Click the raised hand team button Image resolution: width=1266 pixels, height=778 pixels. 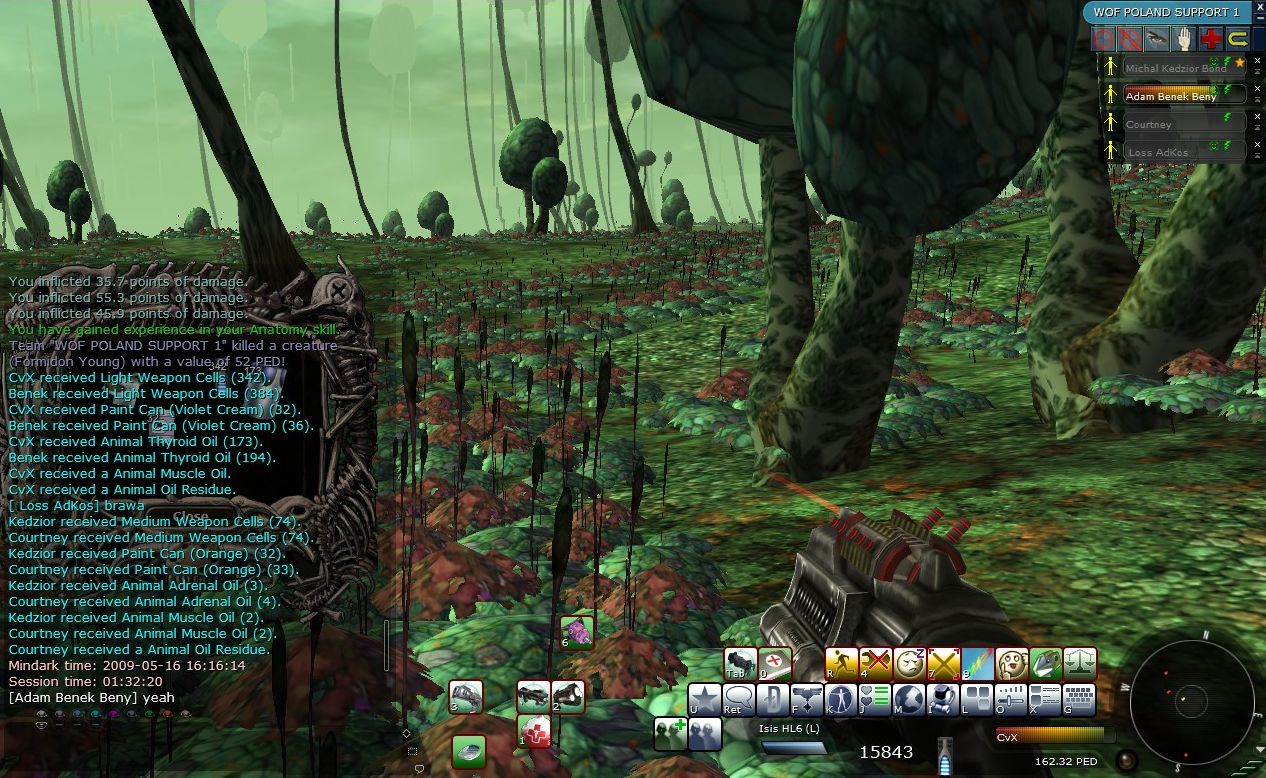coord(1184,39)
